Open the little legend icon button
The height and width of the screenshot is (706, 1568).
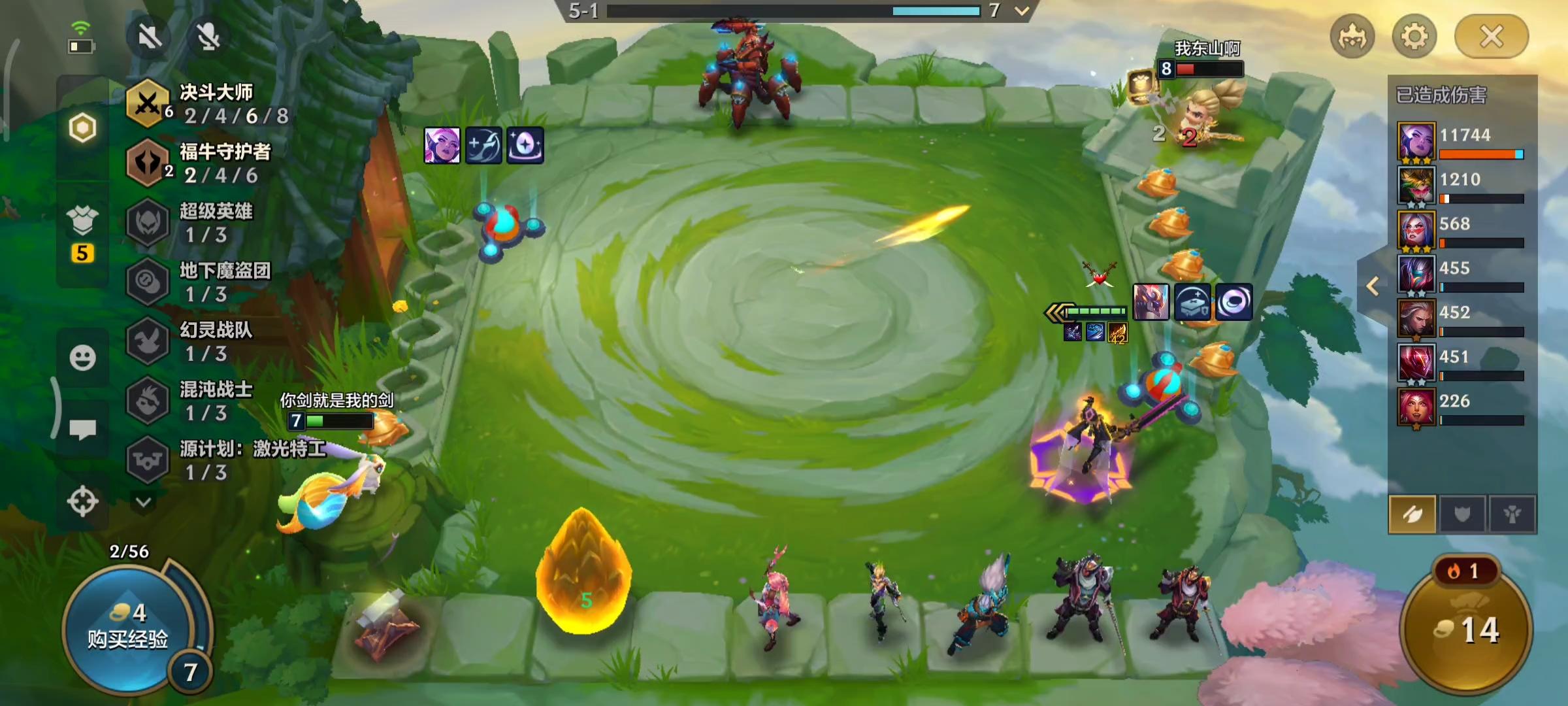tap(1352, 37)
